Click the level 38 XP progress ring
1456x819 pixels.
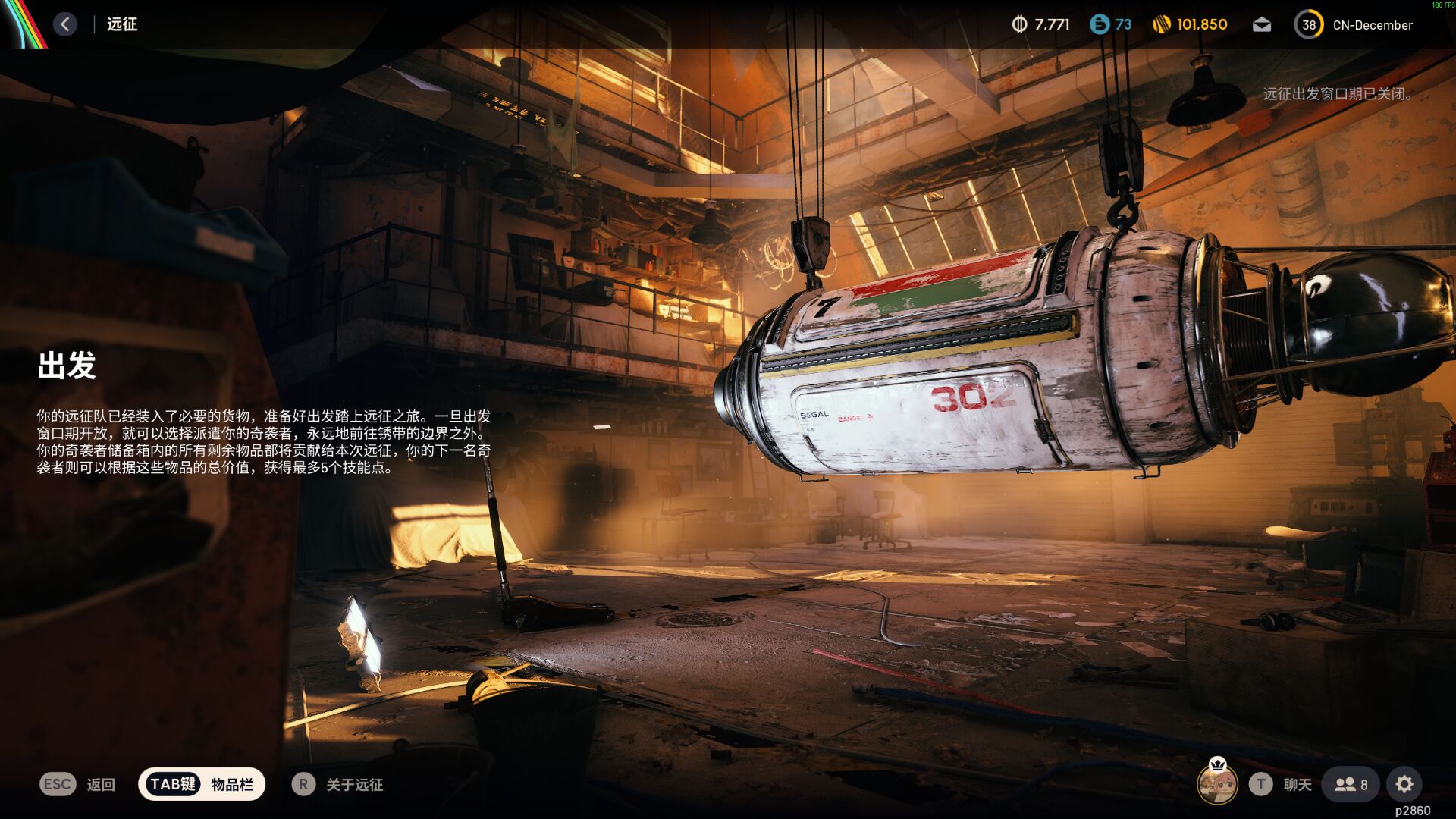1307,24
